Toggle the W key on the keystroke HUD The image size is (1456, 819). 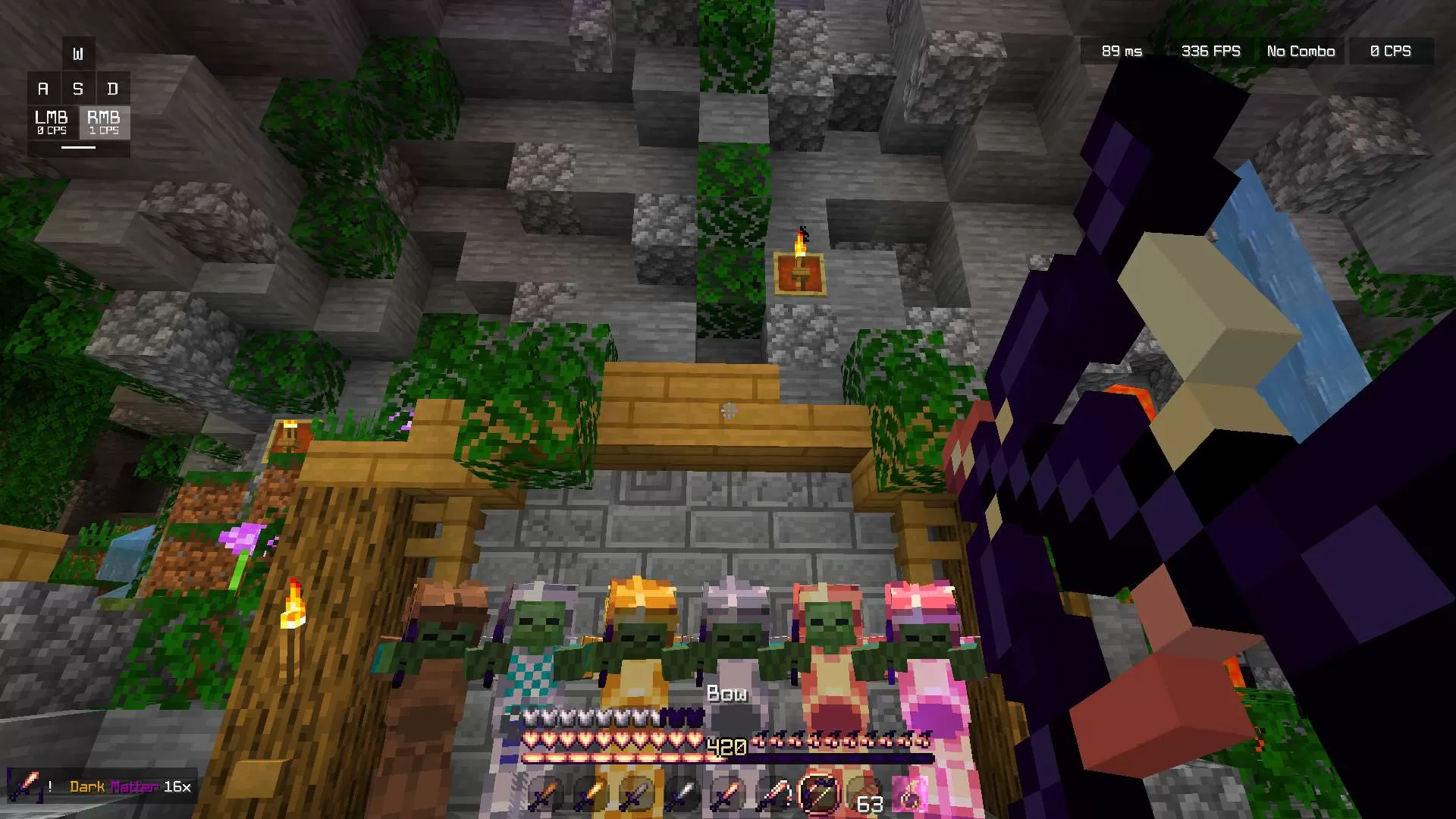(78, 53)
